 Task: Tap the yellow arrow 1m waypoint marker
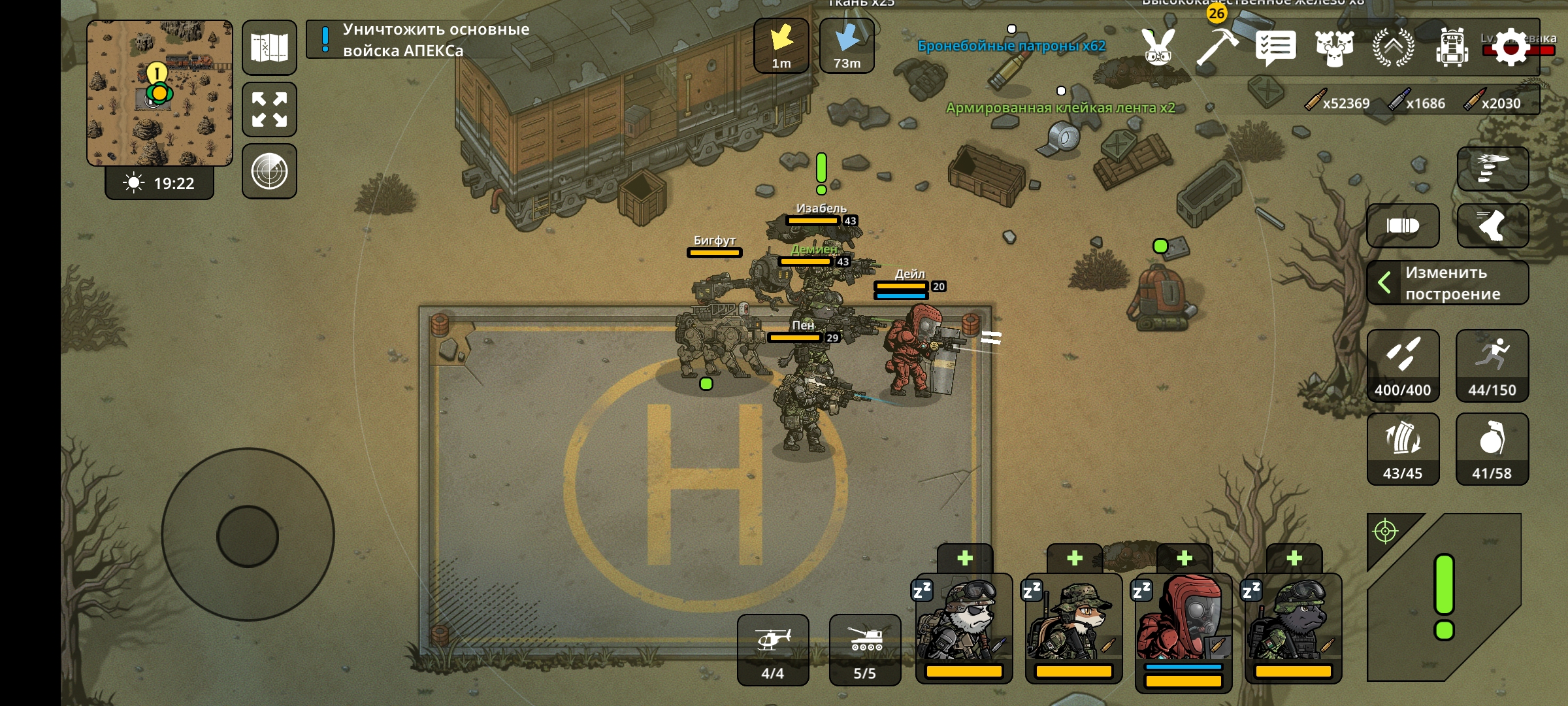pyautogui.click(x=781, y=45)
